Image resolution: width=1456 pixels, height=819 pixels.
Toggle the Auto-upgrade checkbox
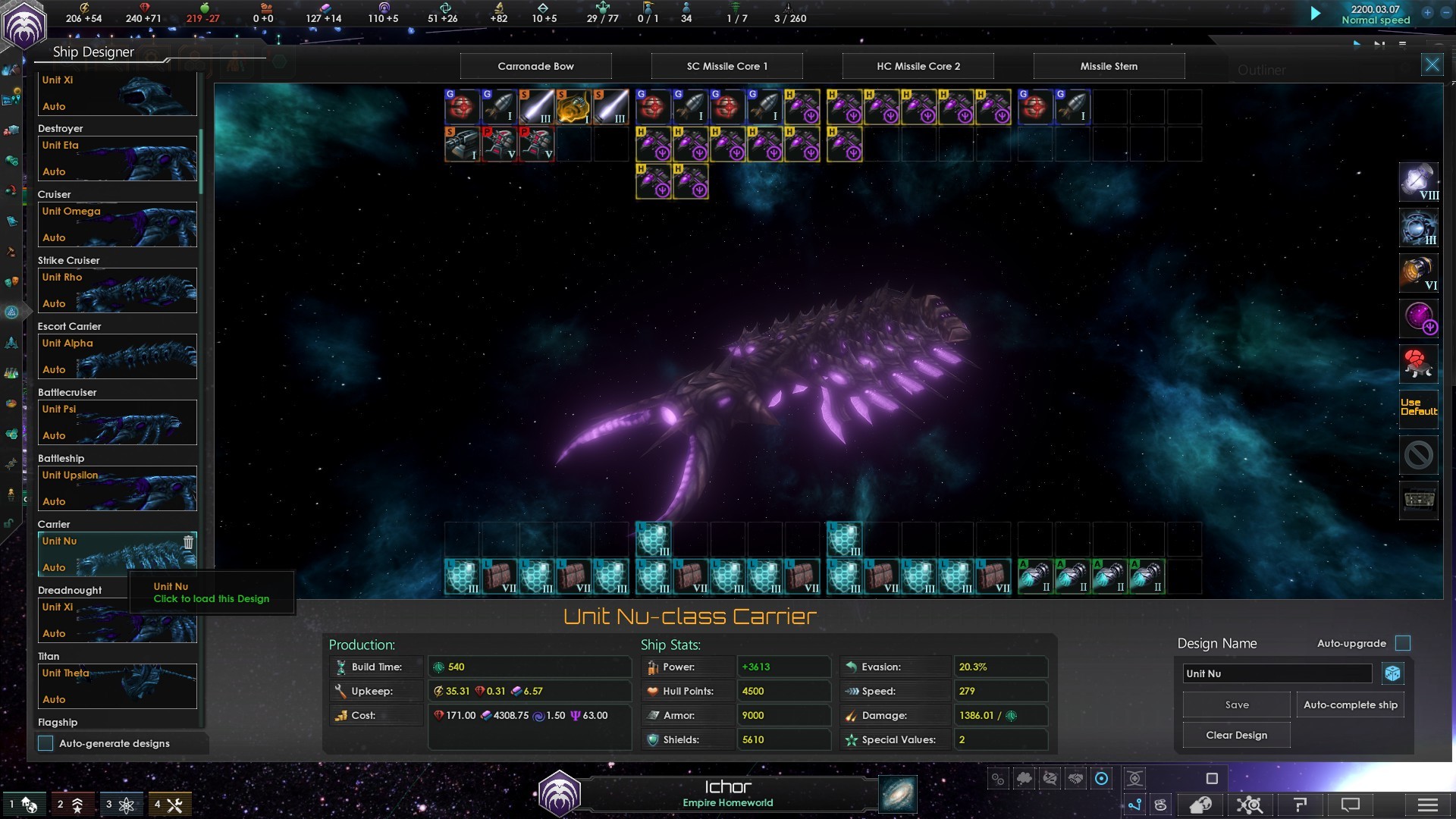(1403, 643)
